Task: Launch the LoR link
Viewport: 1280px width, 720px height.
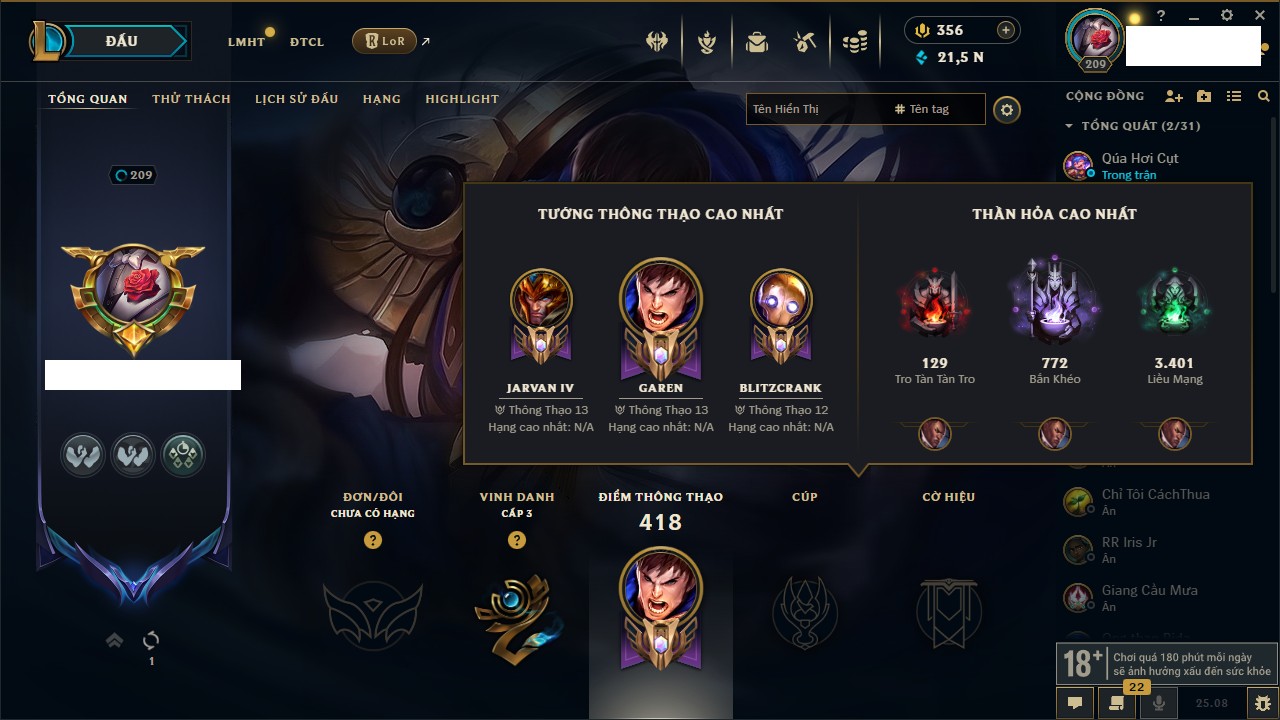Action: click(x=385, y=42)
